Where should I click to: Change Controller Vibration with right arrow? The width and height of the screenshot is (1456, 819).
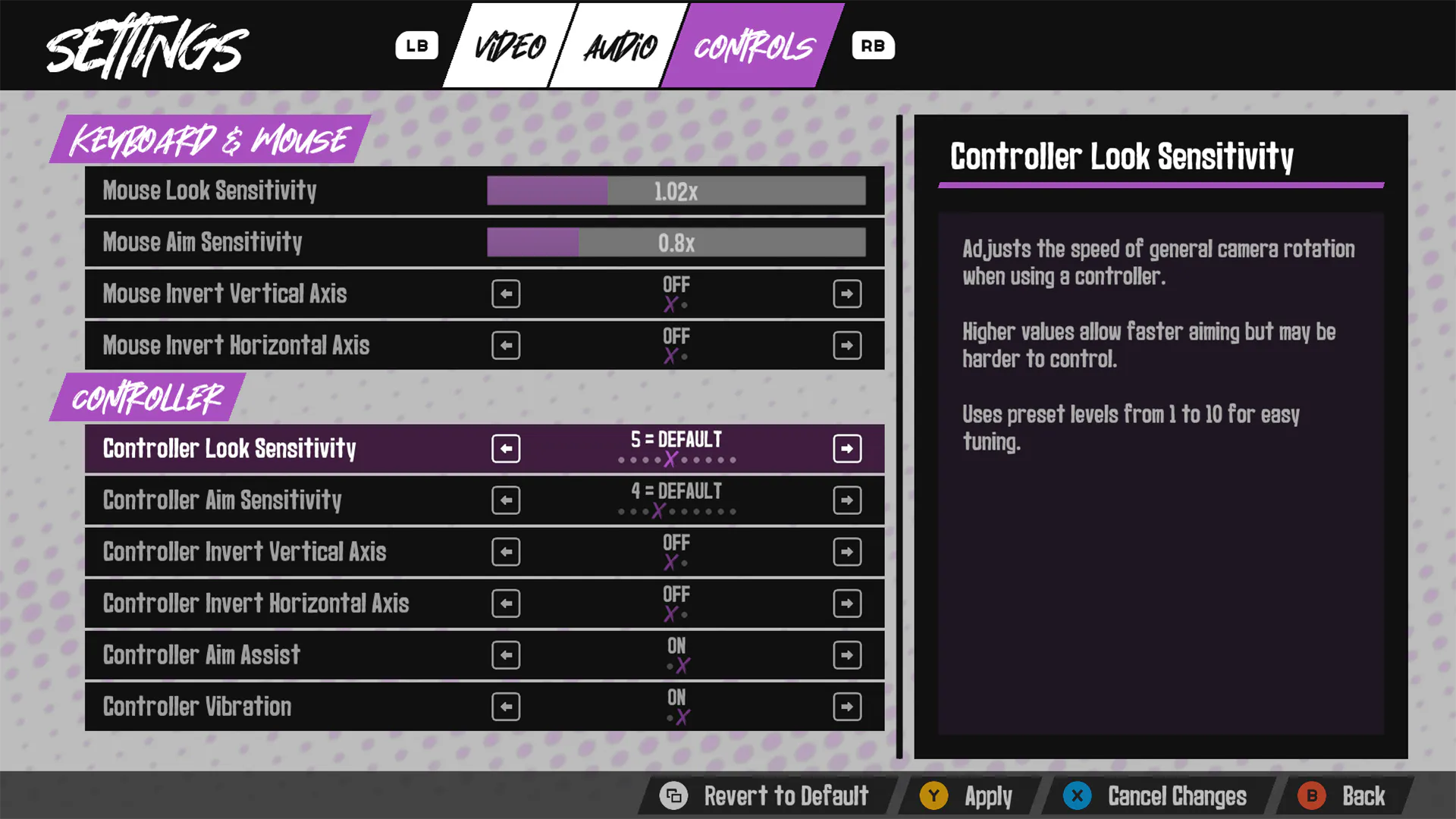[846, 707]
